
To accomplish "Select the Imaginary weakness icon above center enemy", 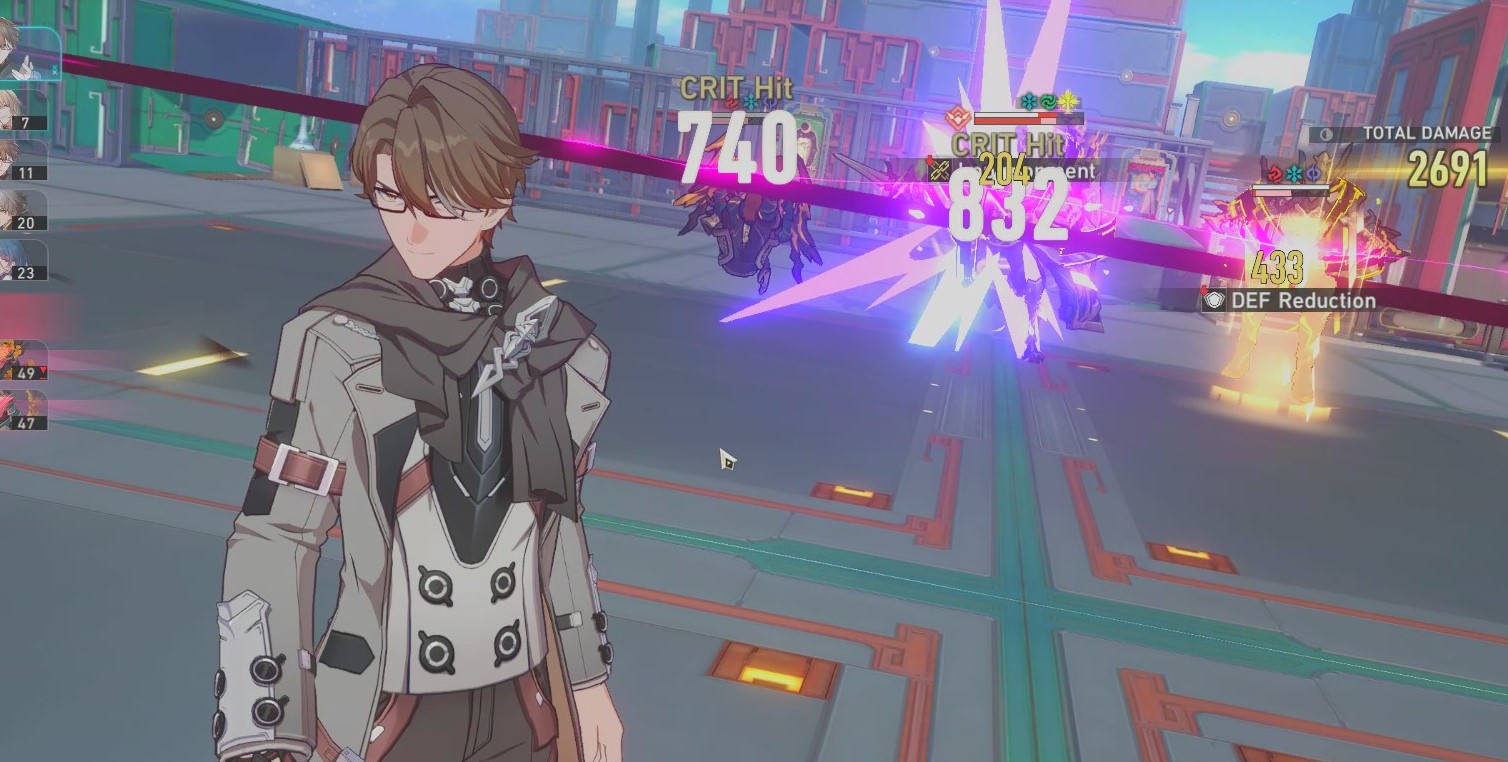I will point(1068,103).
